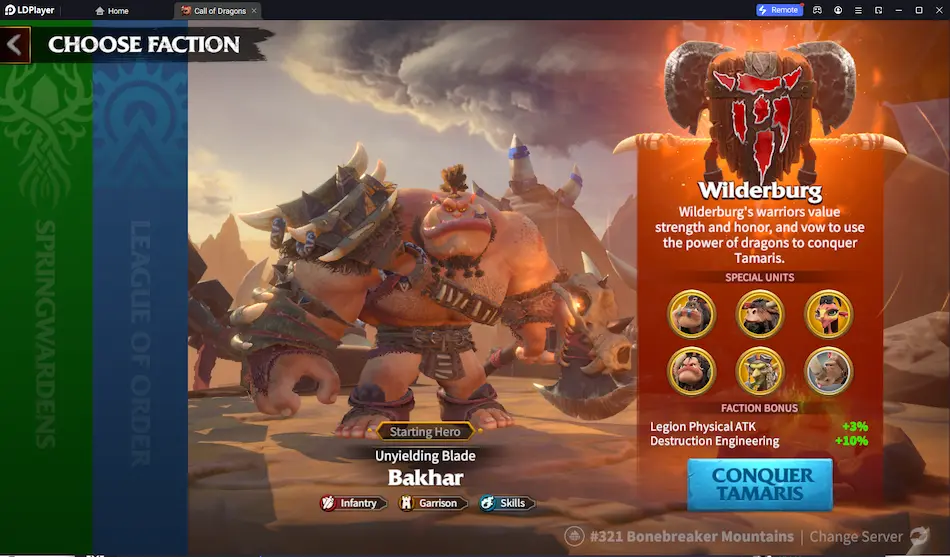
Task: Switch to the LDPlayer Home tab
Action: pyautogui.click(x=112, y=10)
